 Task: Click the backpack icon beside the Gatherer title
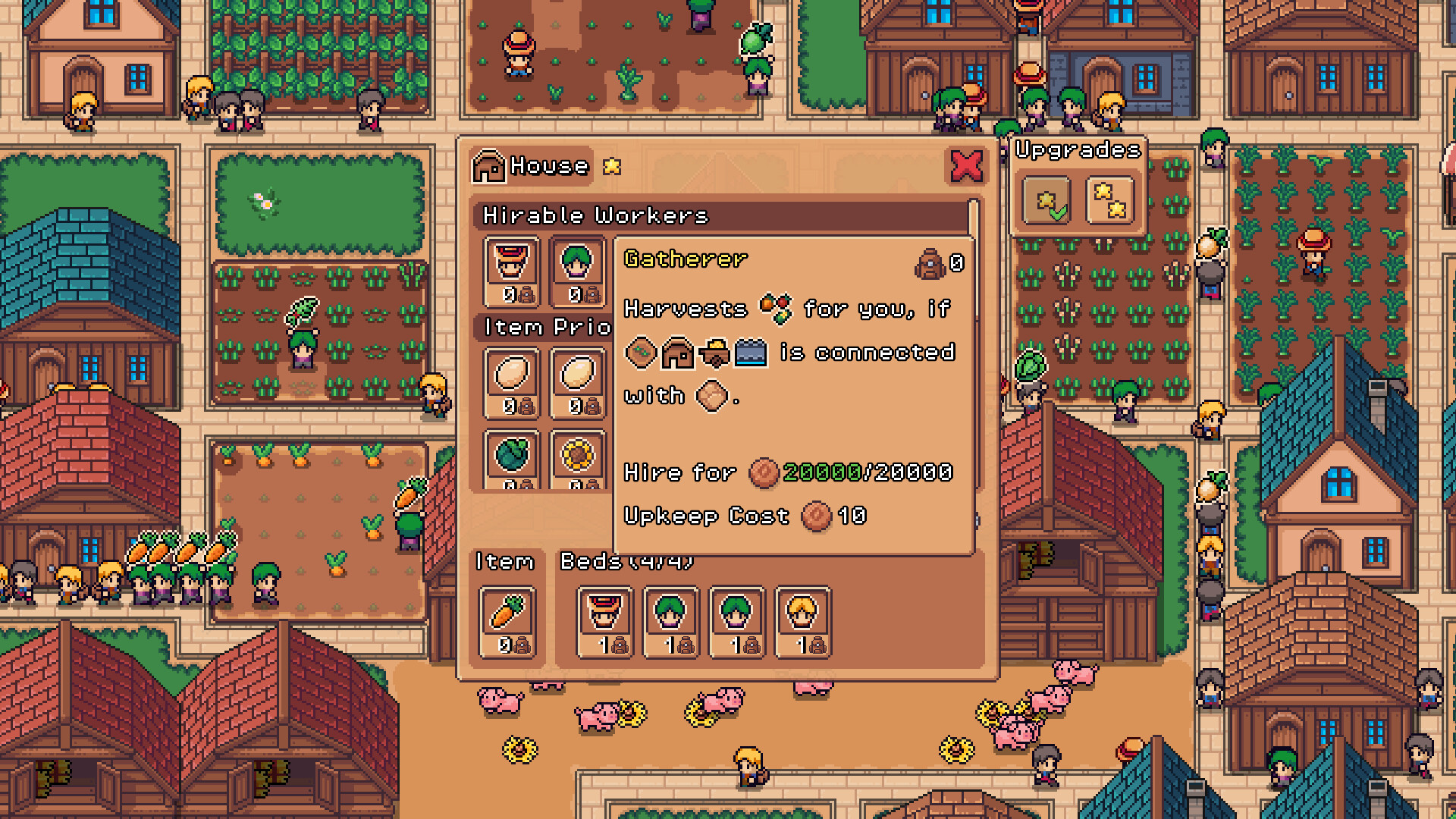(930, 264)
